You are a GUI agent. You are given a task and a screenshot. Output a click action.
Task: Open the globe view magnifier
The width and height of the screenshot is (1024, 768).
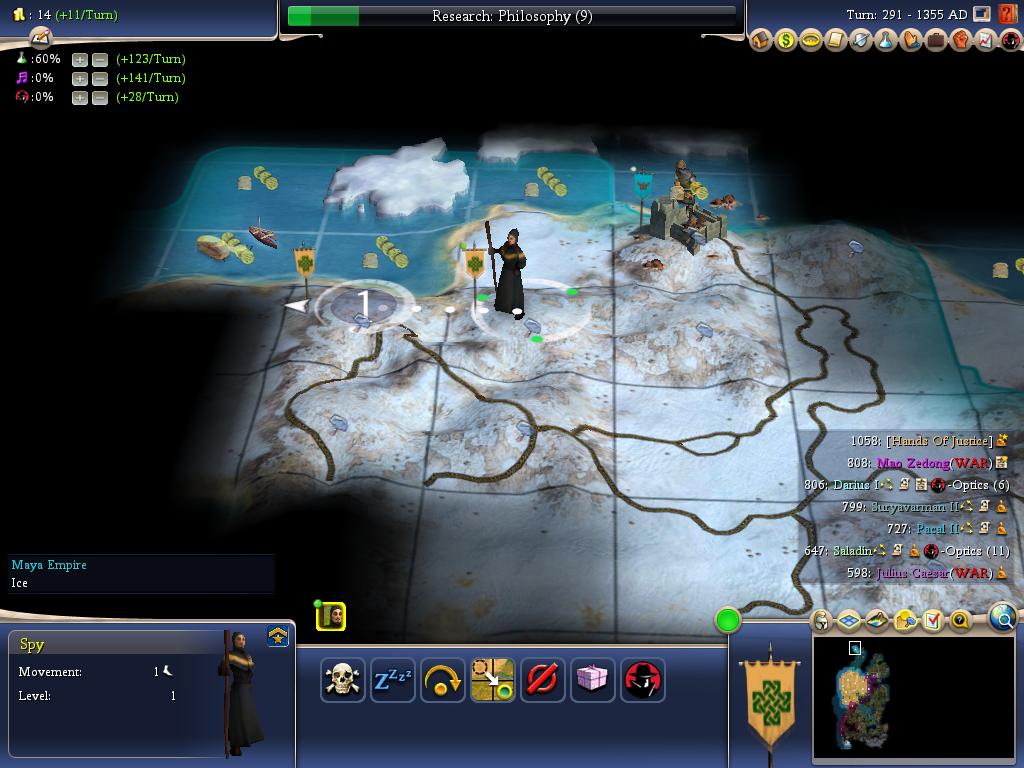tap(1003, 618)
